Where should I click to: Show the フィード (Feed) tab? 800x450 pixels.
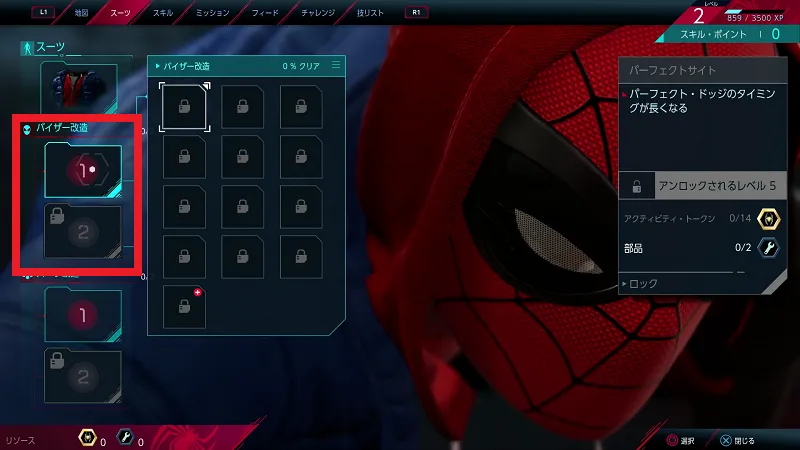coord(267,13)
